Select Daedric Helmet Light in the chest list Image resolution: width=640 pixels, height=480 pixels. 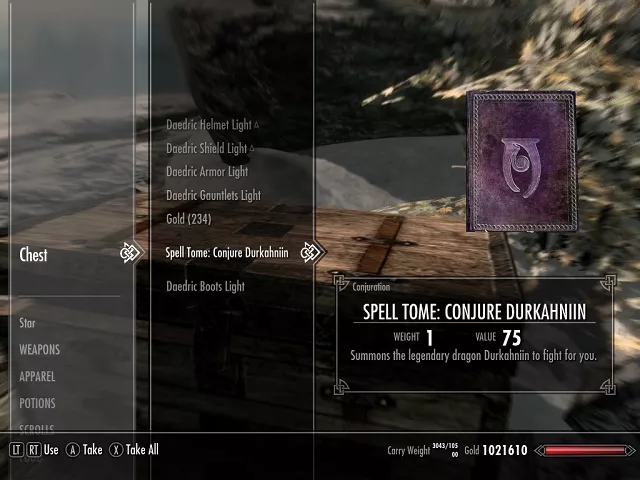point(207,125)
